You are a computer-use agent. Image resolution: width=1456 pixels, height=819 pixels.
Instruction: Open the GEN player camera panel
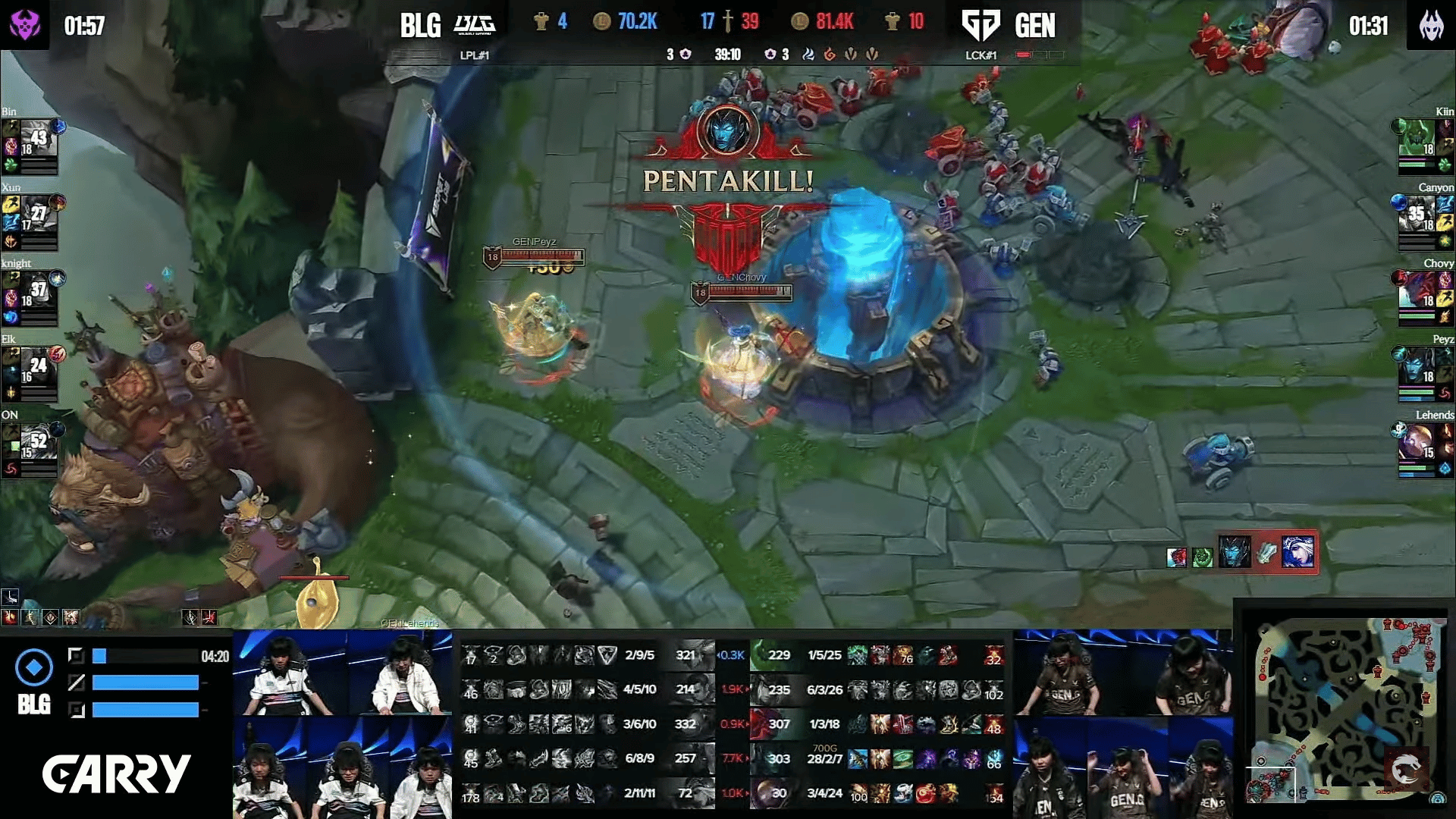point(1123,724)
